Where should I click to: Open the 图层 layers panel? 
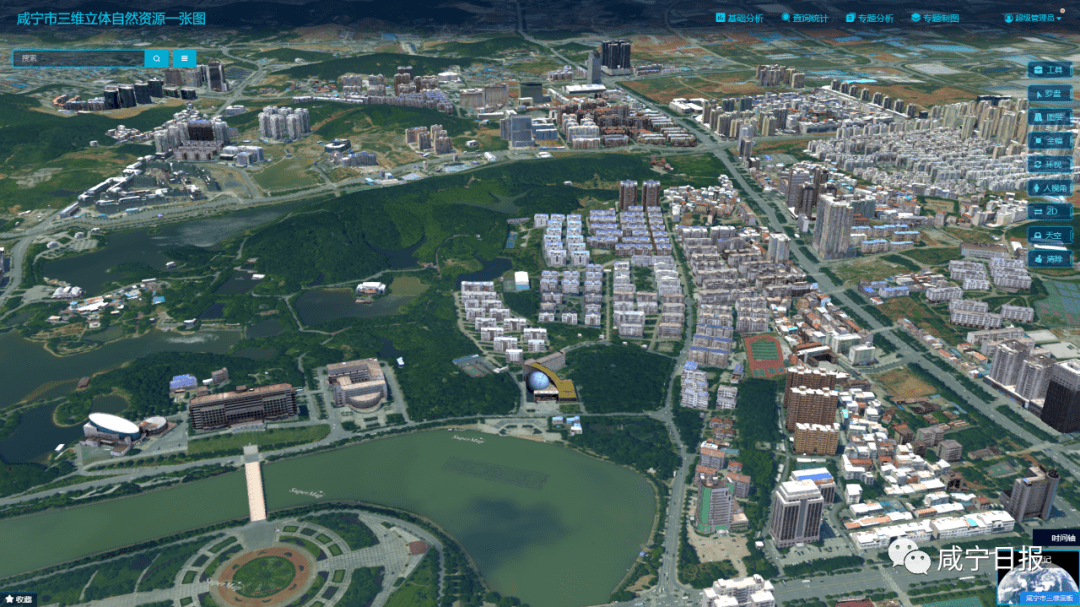(x=1049, y=117)
